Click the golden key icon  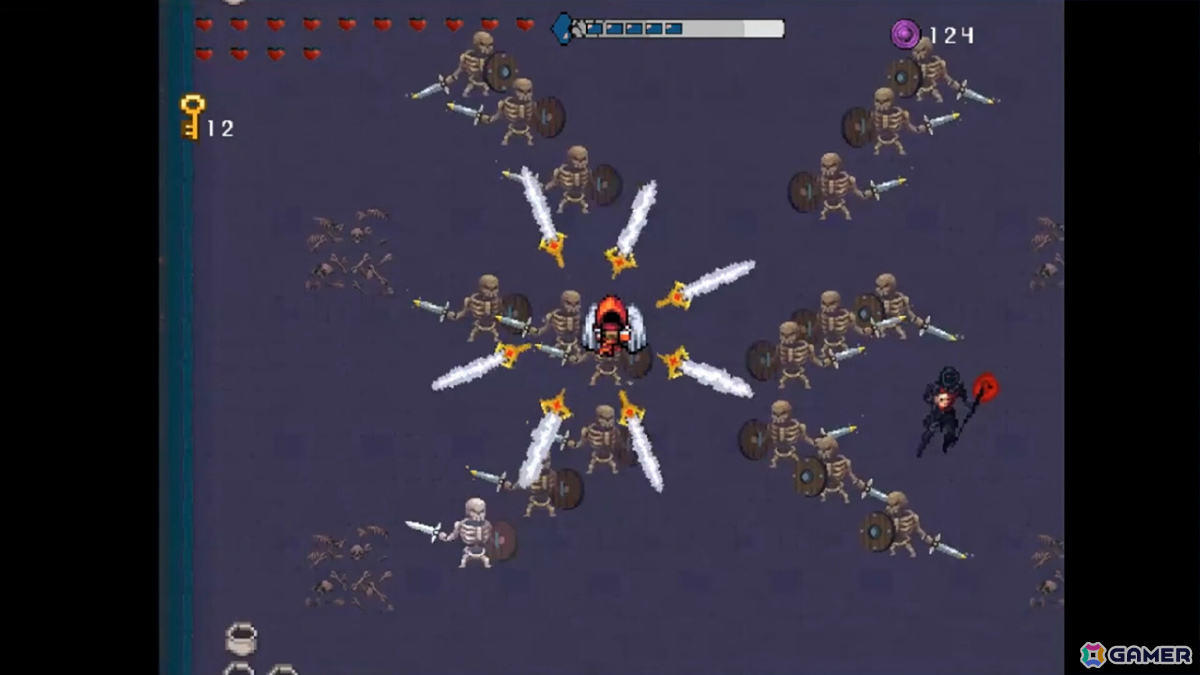(x=192, y=117)
